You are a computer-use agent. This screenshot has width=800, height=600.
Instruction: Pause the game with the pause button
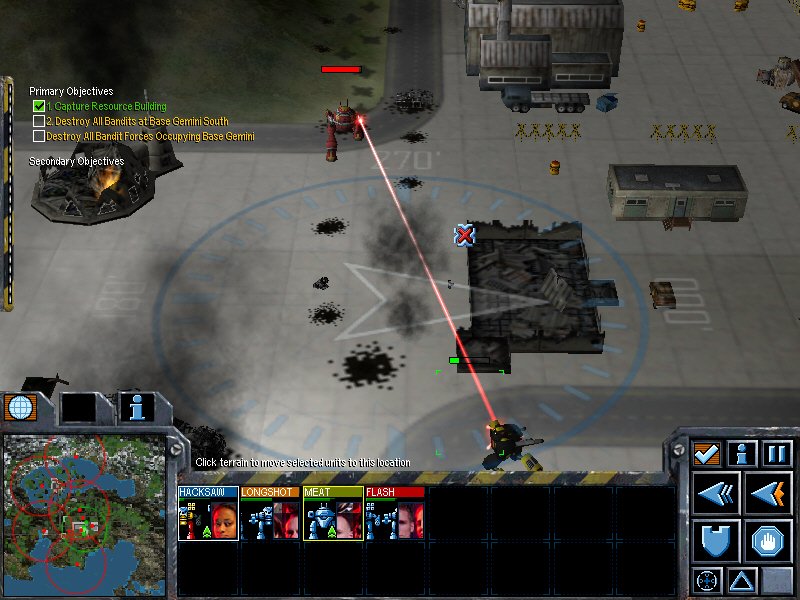[x=778, y=453]
